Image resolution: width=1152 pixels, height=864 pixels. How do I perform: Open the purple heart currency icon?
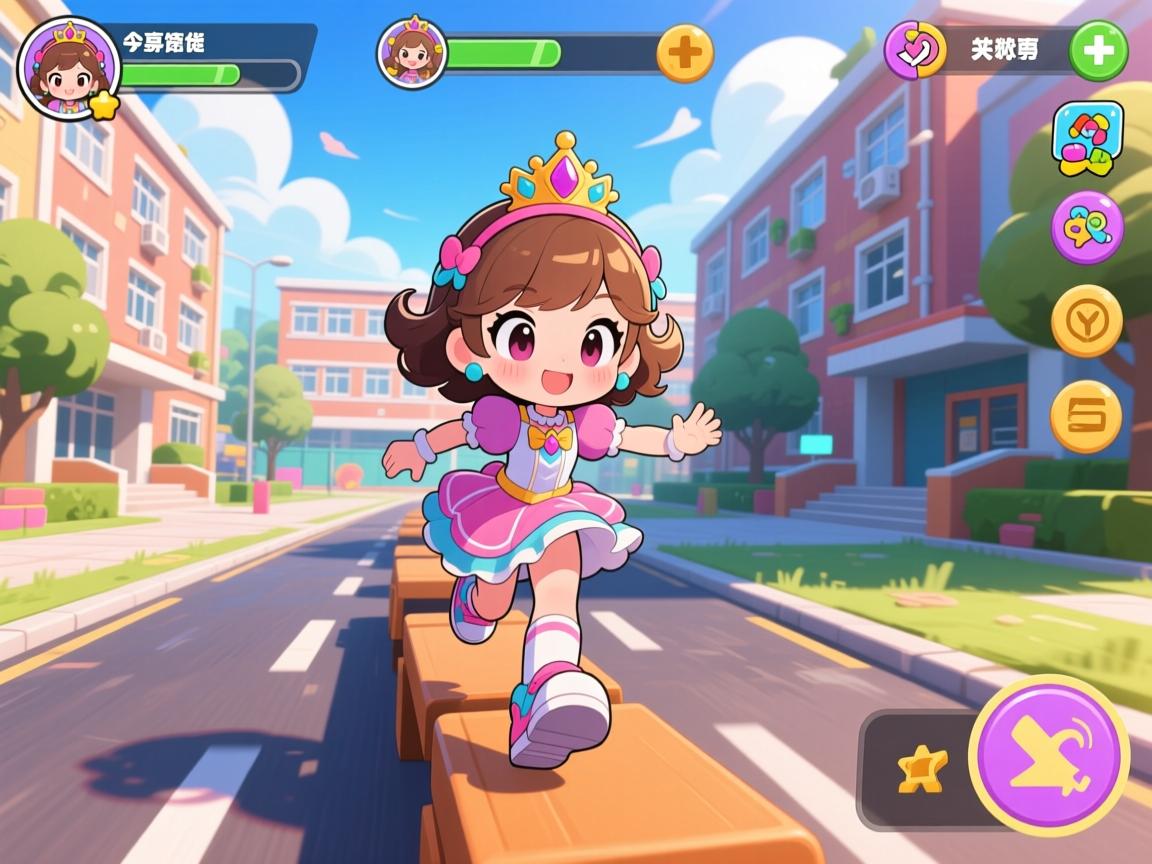pyautogui.click(x=915, y=50)
